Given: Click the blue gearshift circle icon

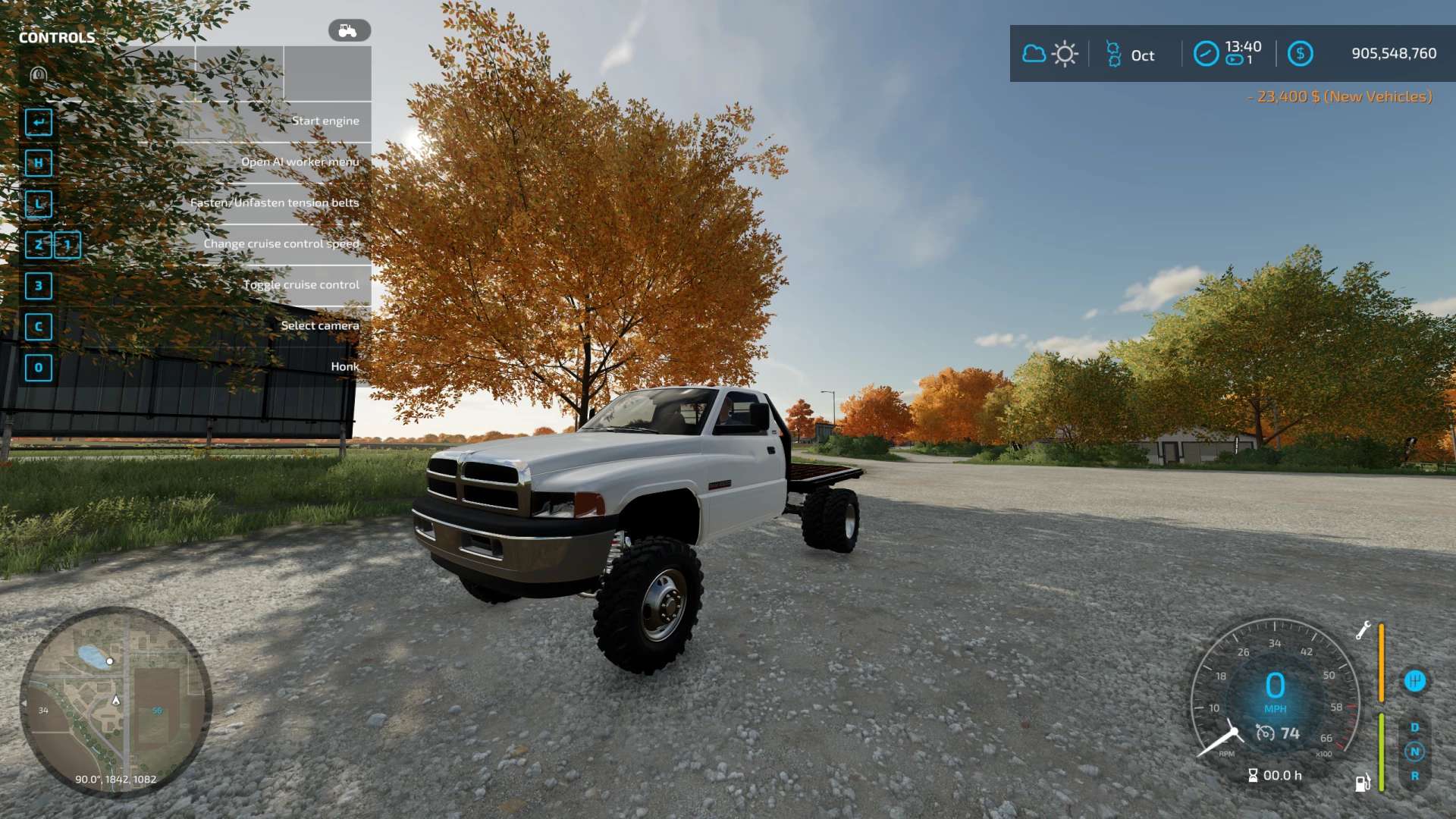Looking at the screenshot, I should coord(1414,681).
